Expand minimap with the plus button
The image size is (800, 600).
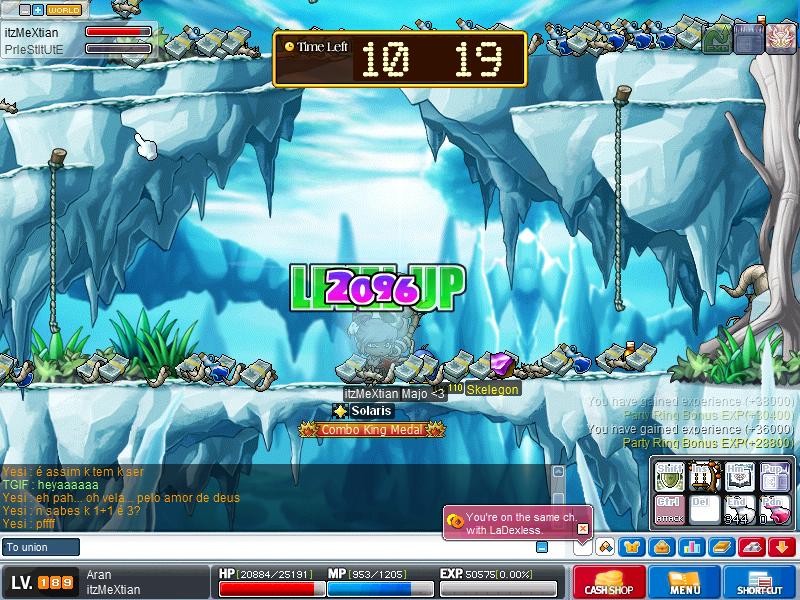(x=38, y=10)
